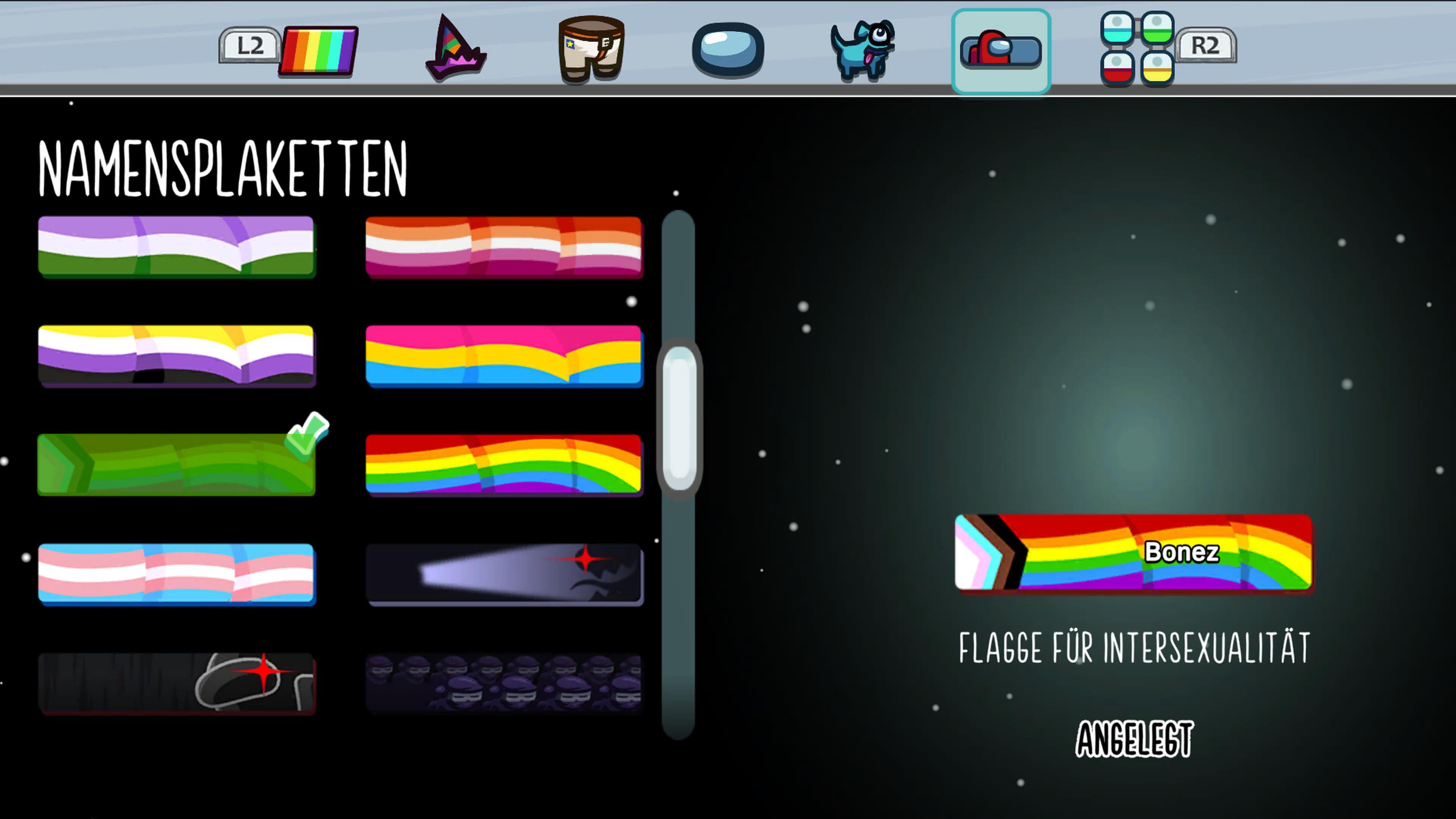The height and width of the screenshot is (819, 1456).
Task: Show the blue pet dog tab
Action: (x=863, y=50)
